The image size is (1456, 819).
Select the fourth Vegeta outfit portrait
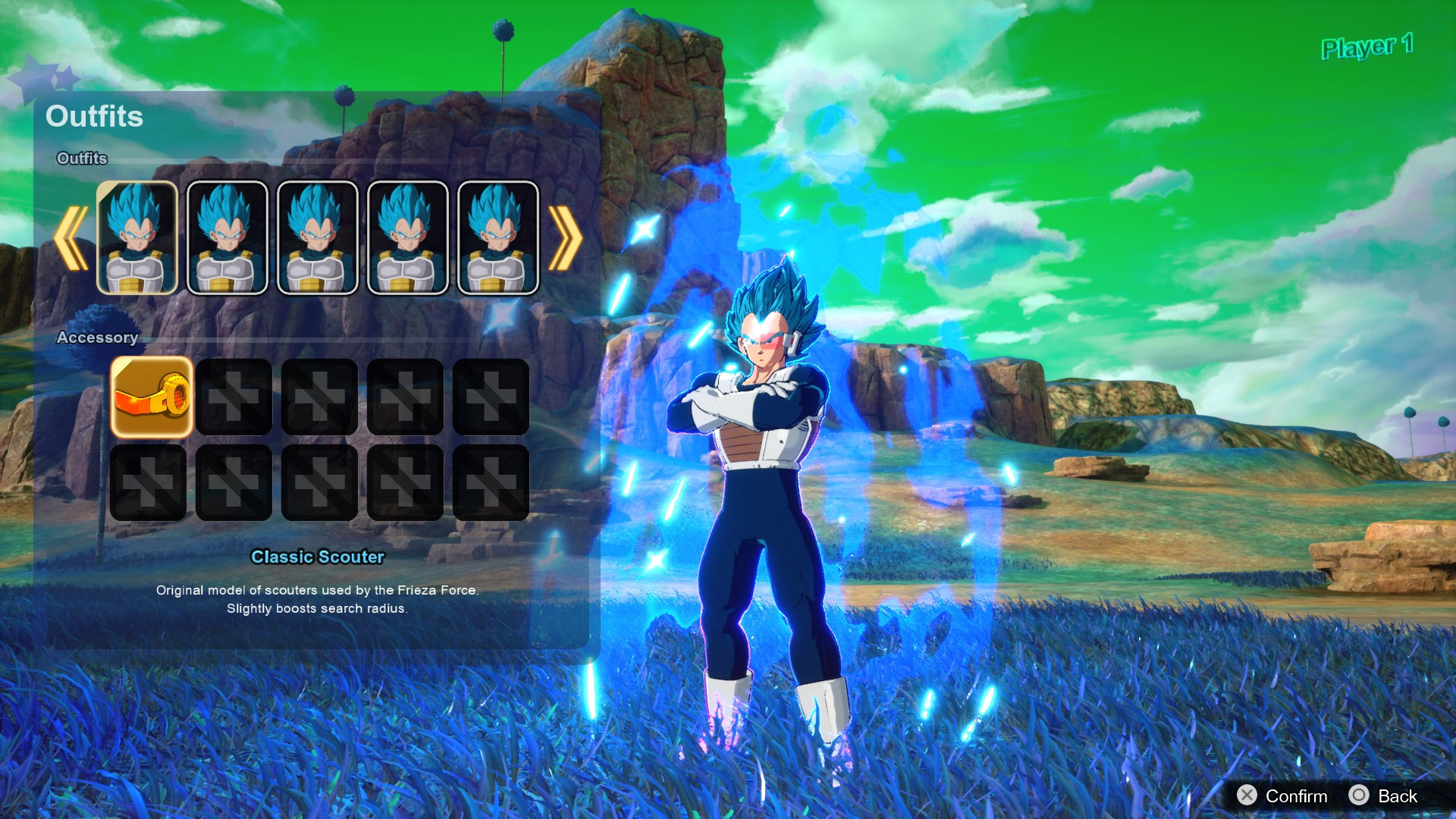[406, 237]
